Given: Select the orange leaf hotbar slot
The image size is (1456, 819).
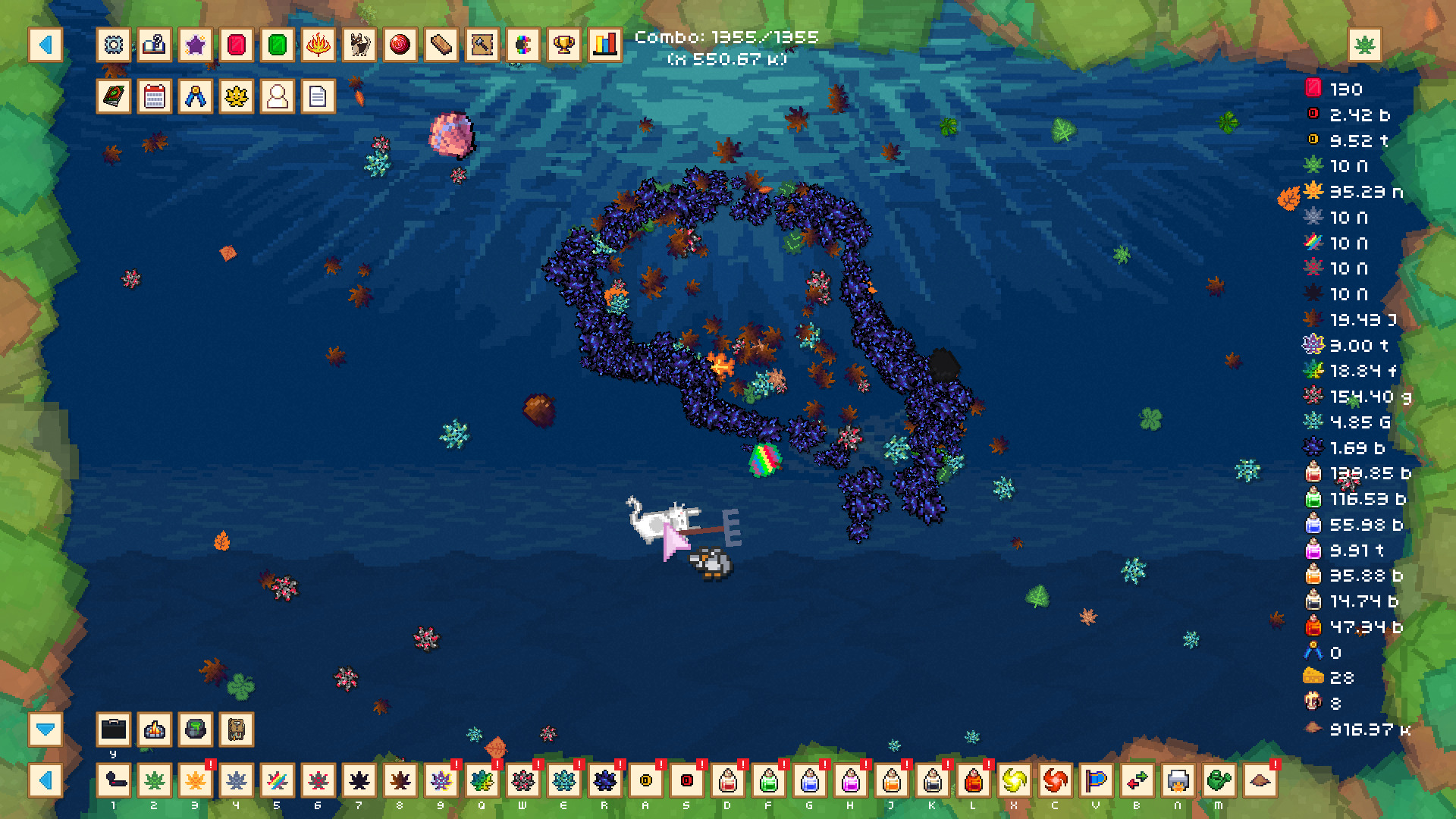Looking at the screenshot, I should click(x=196, y=780).
